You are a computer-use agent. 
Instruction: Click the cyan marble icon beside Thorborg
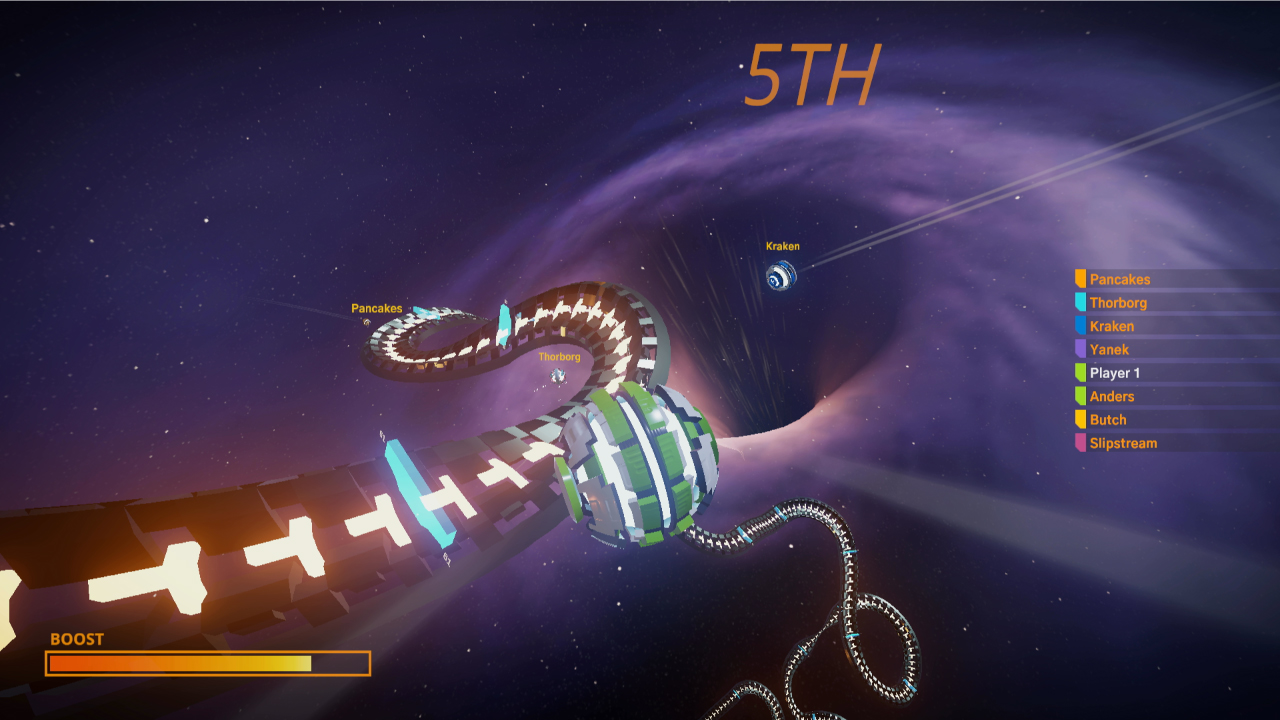click(1082, 302)
